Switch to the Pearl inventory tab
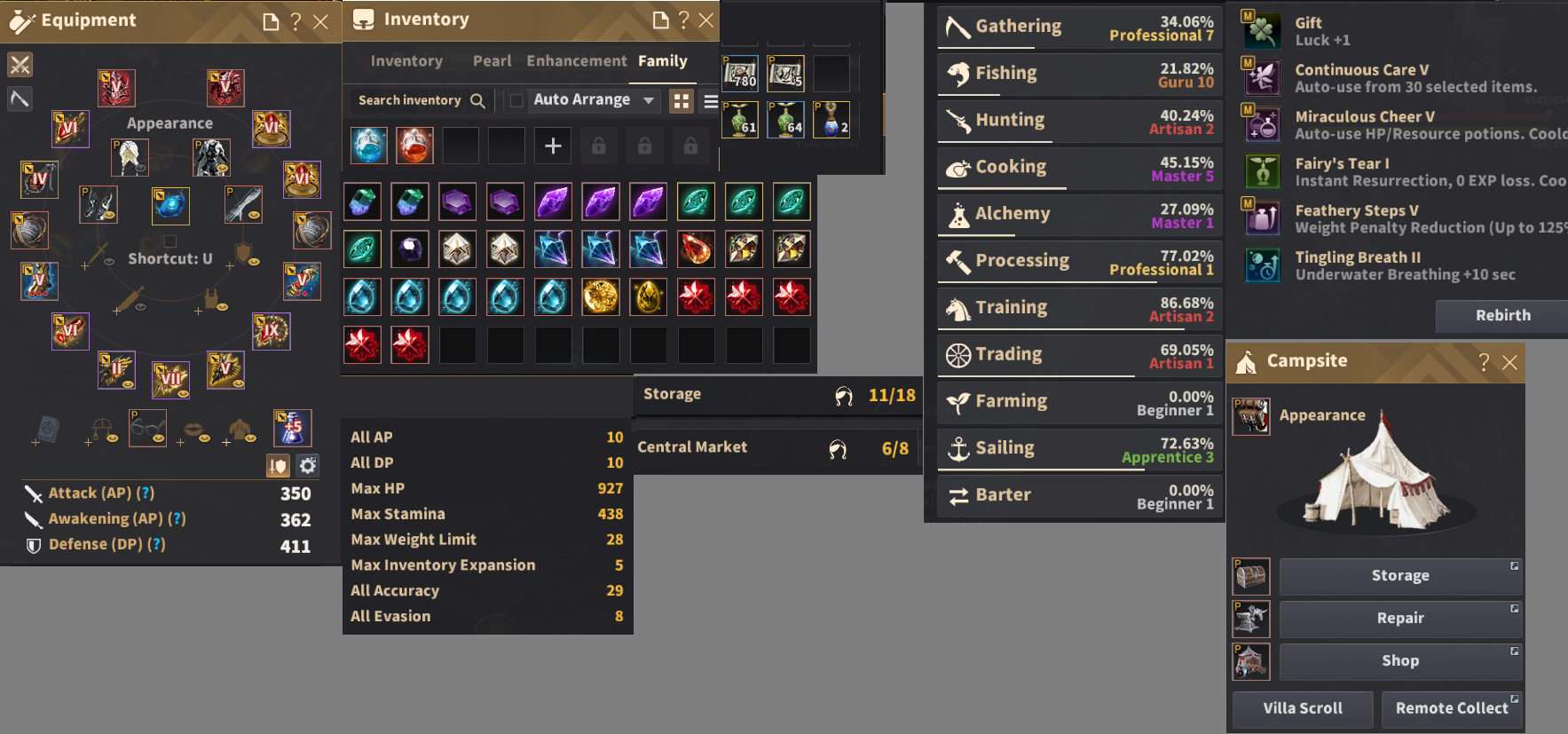Image resolution: width=1568 pixels, height=734 pixels. click(492, 61)
